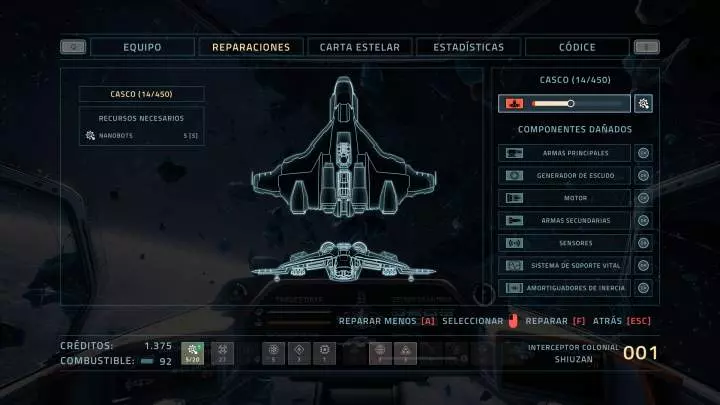Image resolution: width=720 pixels, height=405 pixels.
Task: Select the Sensores component
Action: pyautogui.click(x=564, y=243)
